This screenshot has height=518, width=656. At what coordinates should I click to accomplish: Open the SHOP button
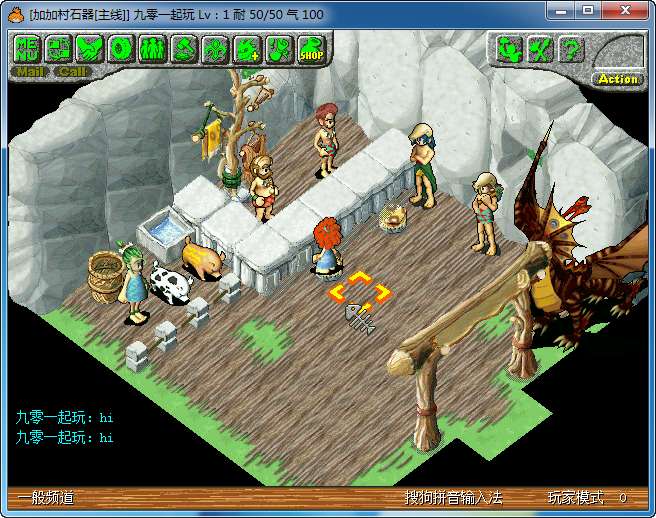[x=311, y=48]
